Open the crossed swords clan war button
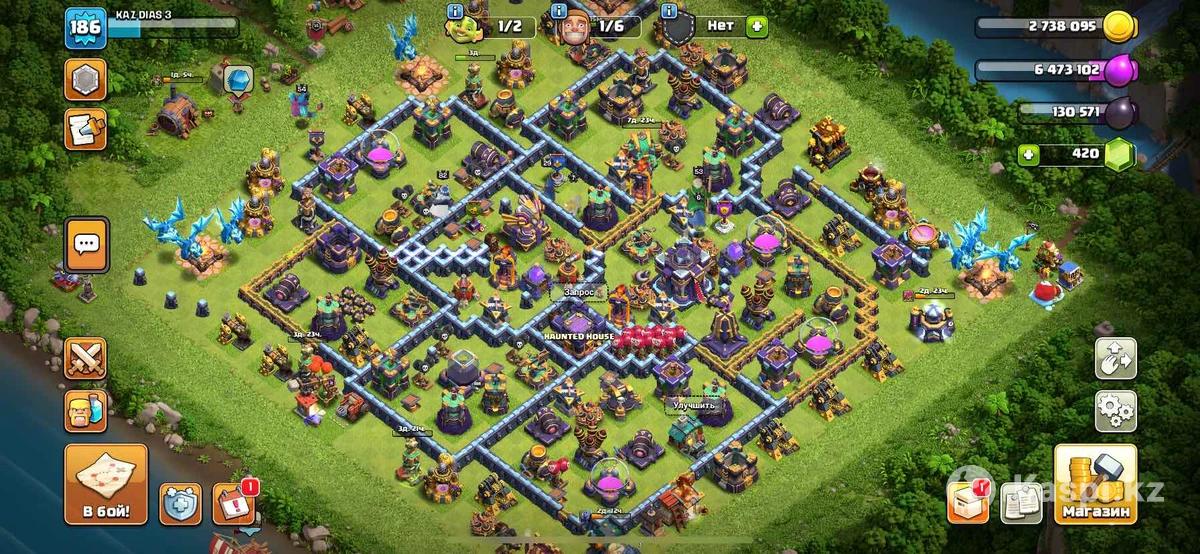Screen dimensions: 1200x554 tap(85, 357)
